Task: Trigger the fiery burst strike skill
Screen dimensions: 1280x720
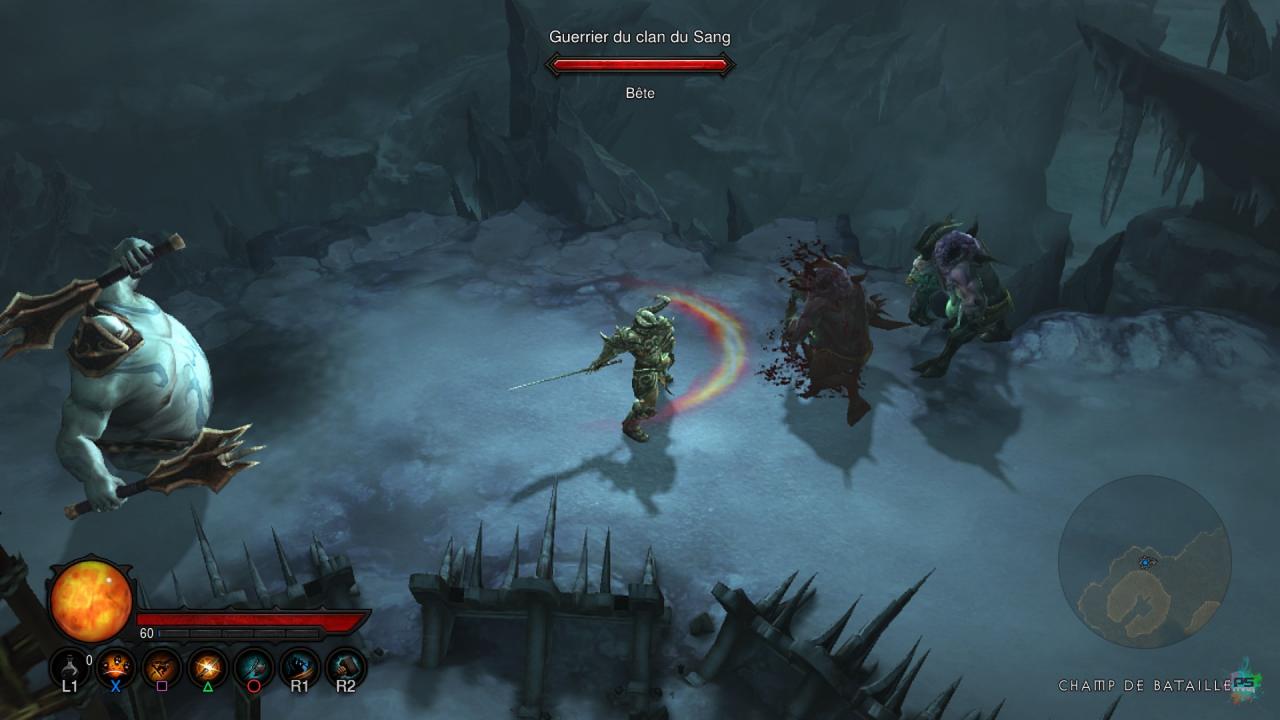Action: (x=208, y=666)
